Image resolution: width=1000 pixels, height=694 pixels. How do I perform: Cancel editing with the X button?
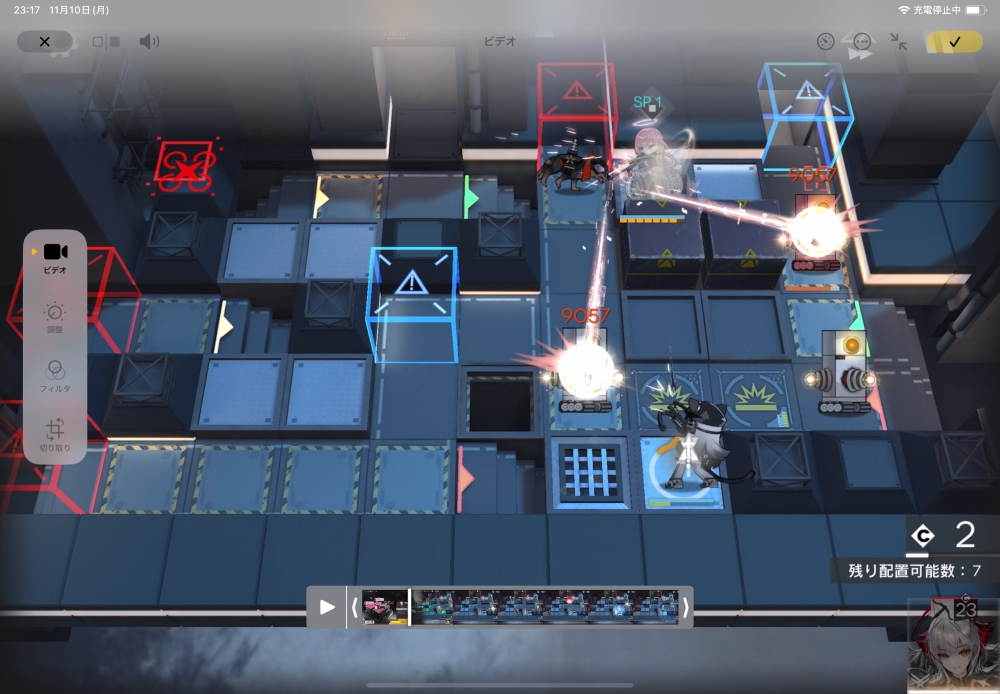click(44, 42)
